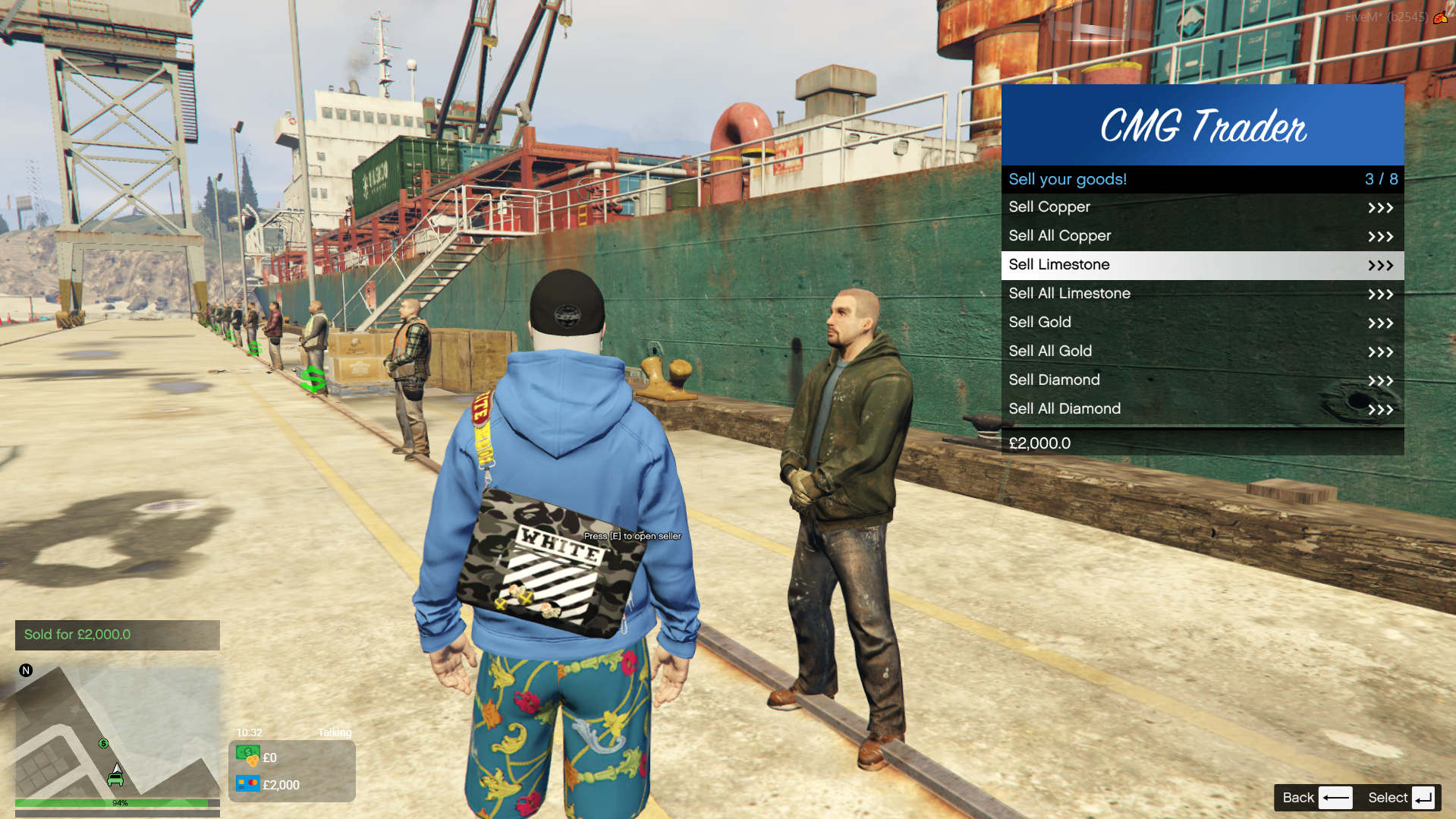Choose Sell All Diamond option
The height and width of the screenshot is (819, 1456).
pos(1202,409)
